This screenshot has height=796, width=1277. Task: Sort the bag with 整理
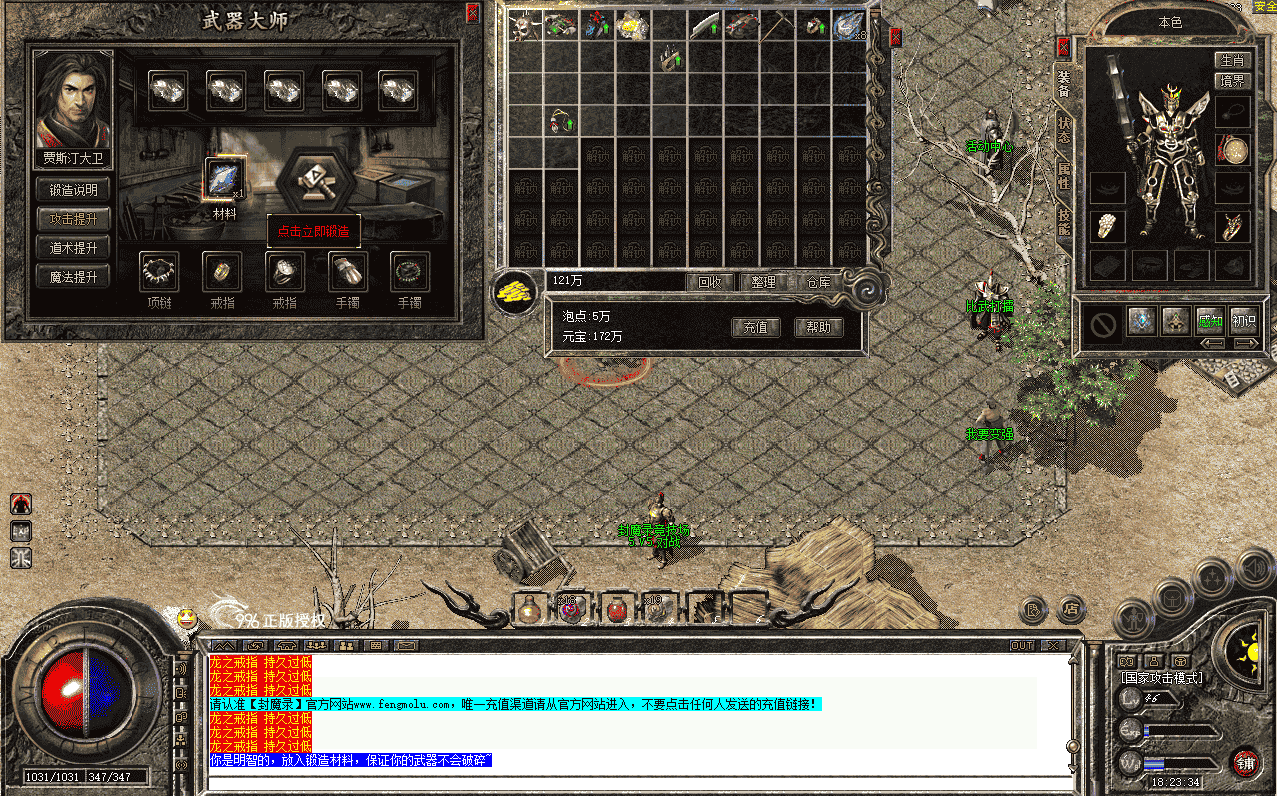tap(763, 282)
